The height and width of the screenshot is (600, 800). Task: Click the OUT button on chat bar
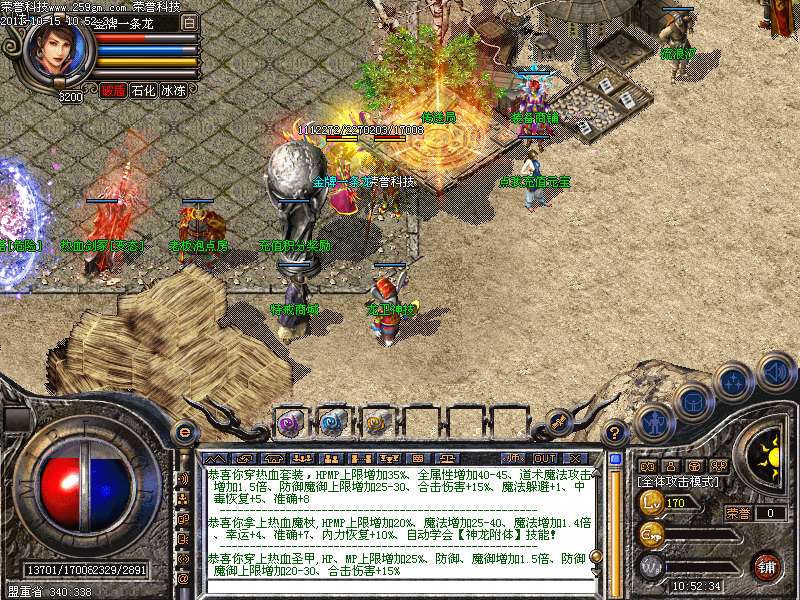click(543, 458)
